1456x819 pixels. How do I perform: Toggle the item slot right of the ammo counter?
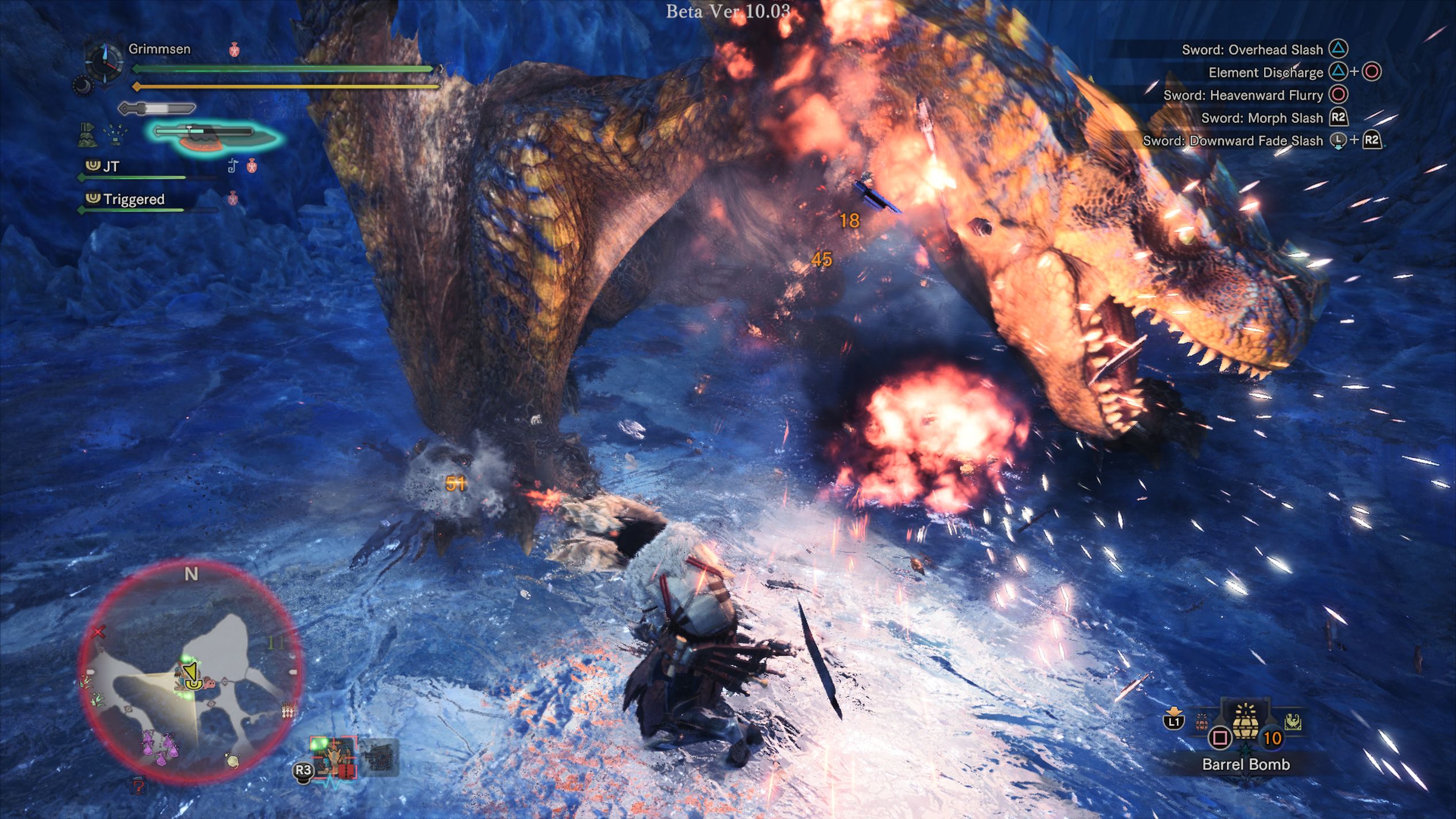[1293, 722]
